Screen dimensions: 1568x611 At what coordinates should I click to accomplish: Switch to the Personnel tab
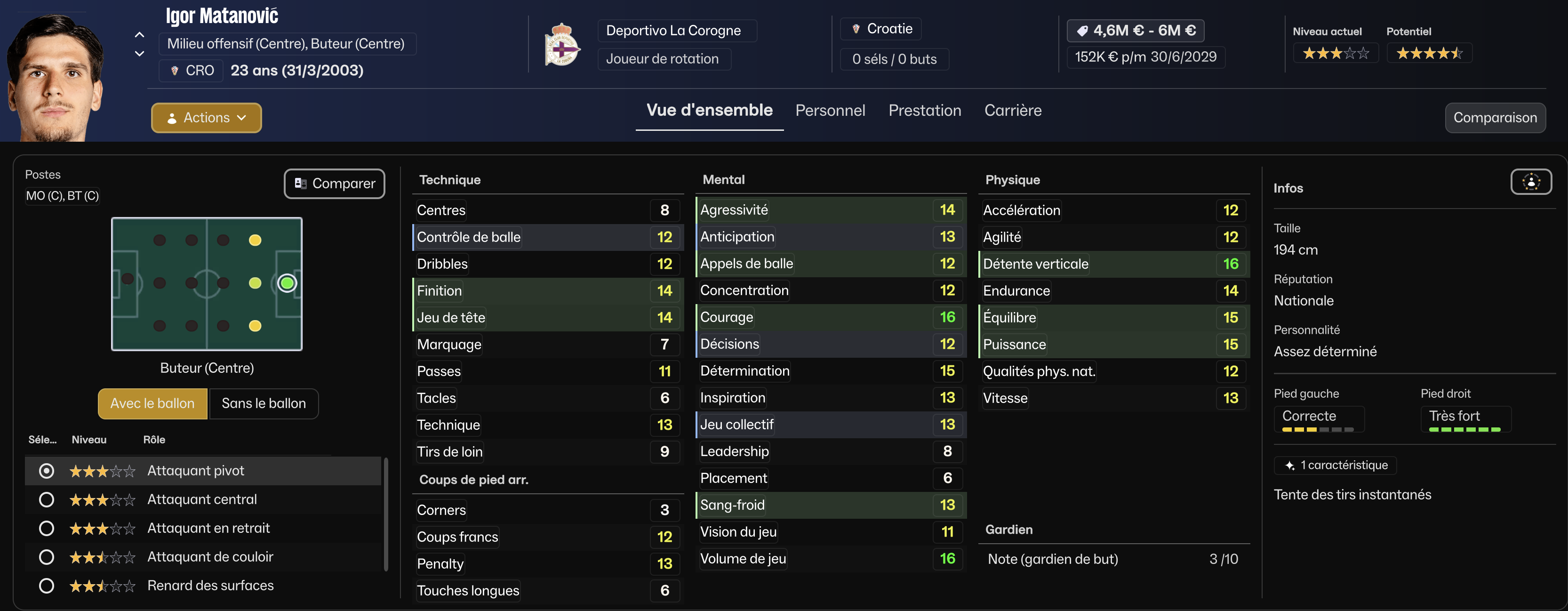[830, 110]
